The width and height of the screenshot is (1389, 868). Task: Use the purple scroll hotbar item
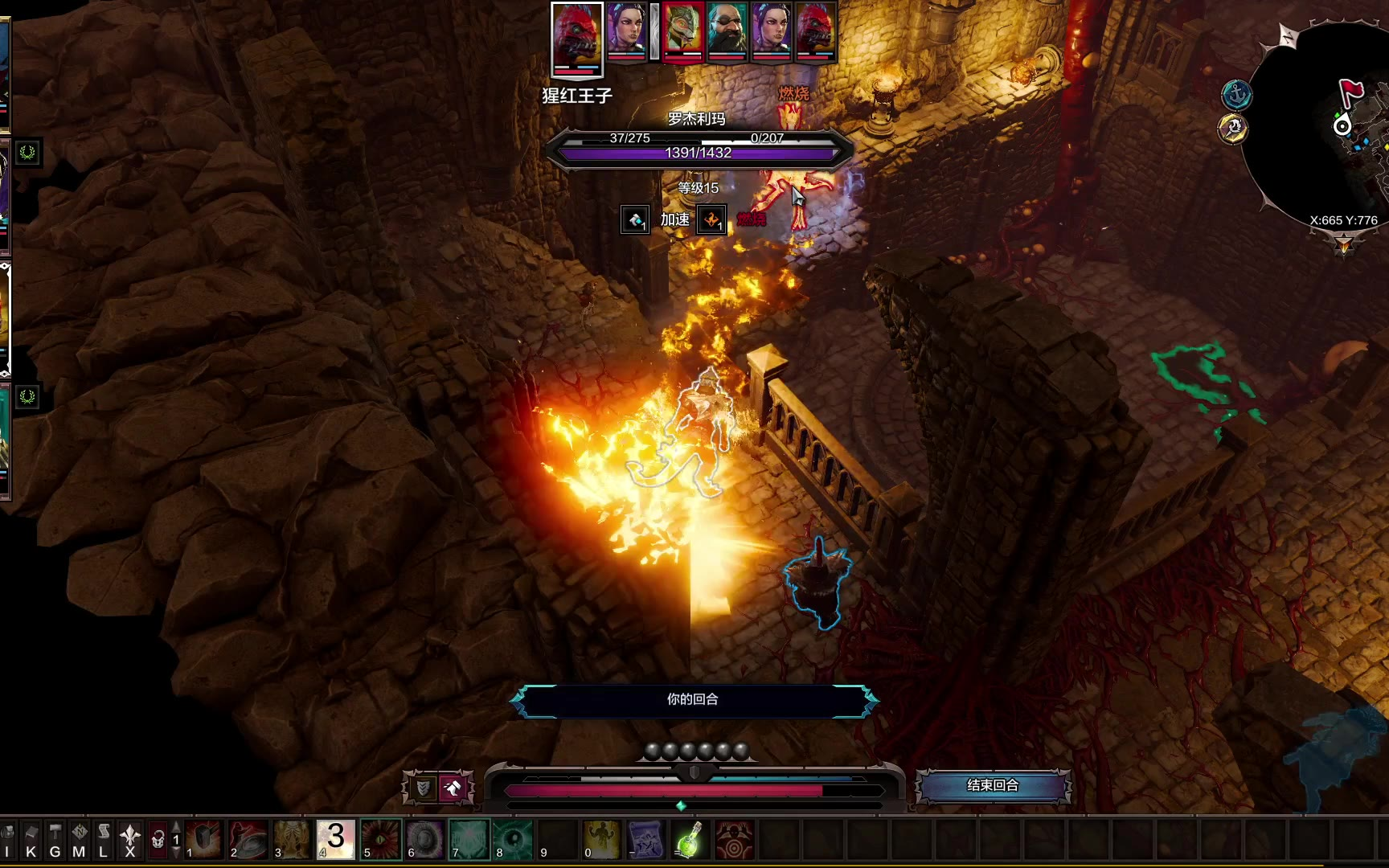(x=645, y=840)
